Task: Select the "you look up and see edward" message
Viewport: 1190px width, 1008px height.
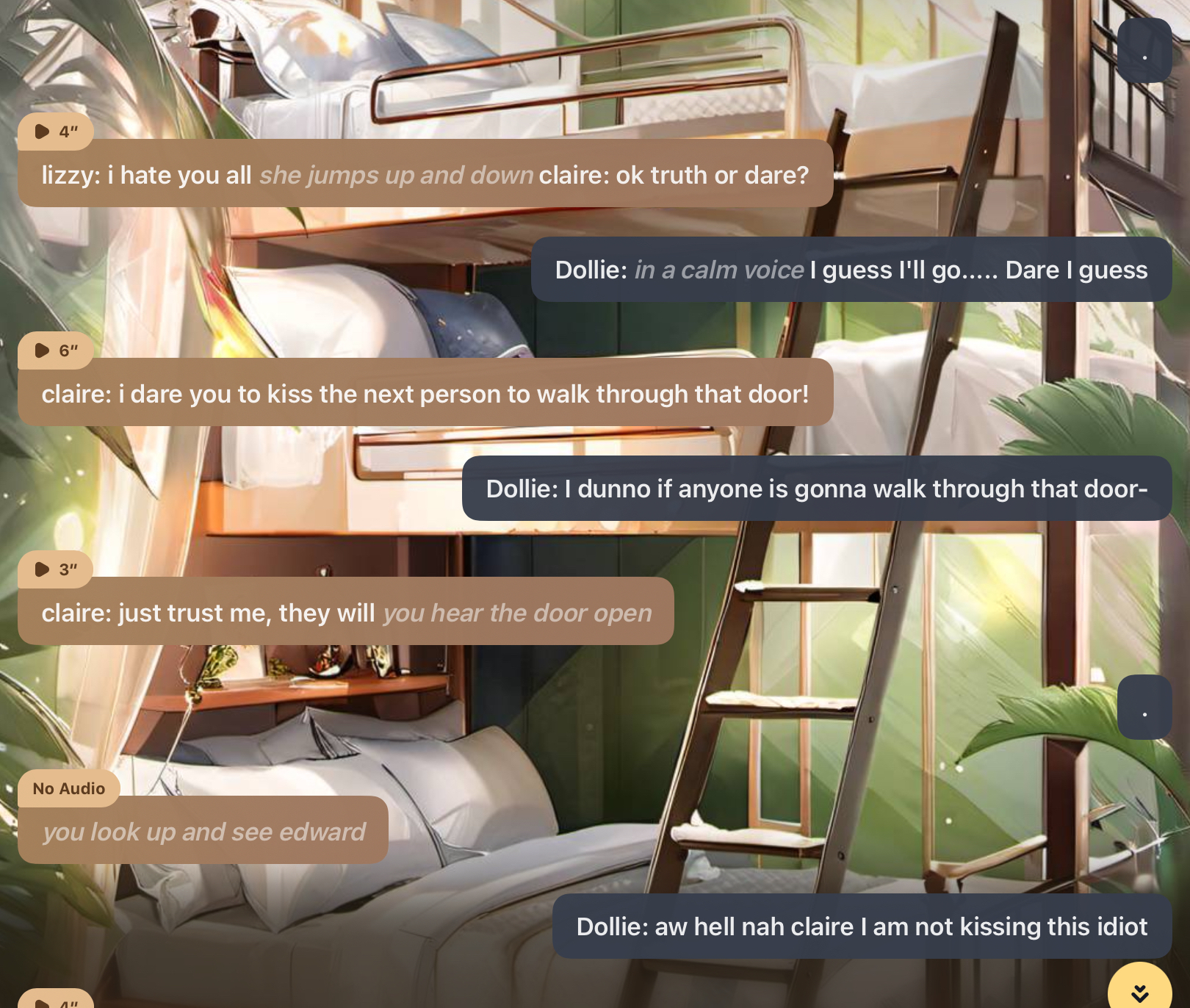Action: coord(203,832)
